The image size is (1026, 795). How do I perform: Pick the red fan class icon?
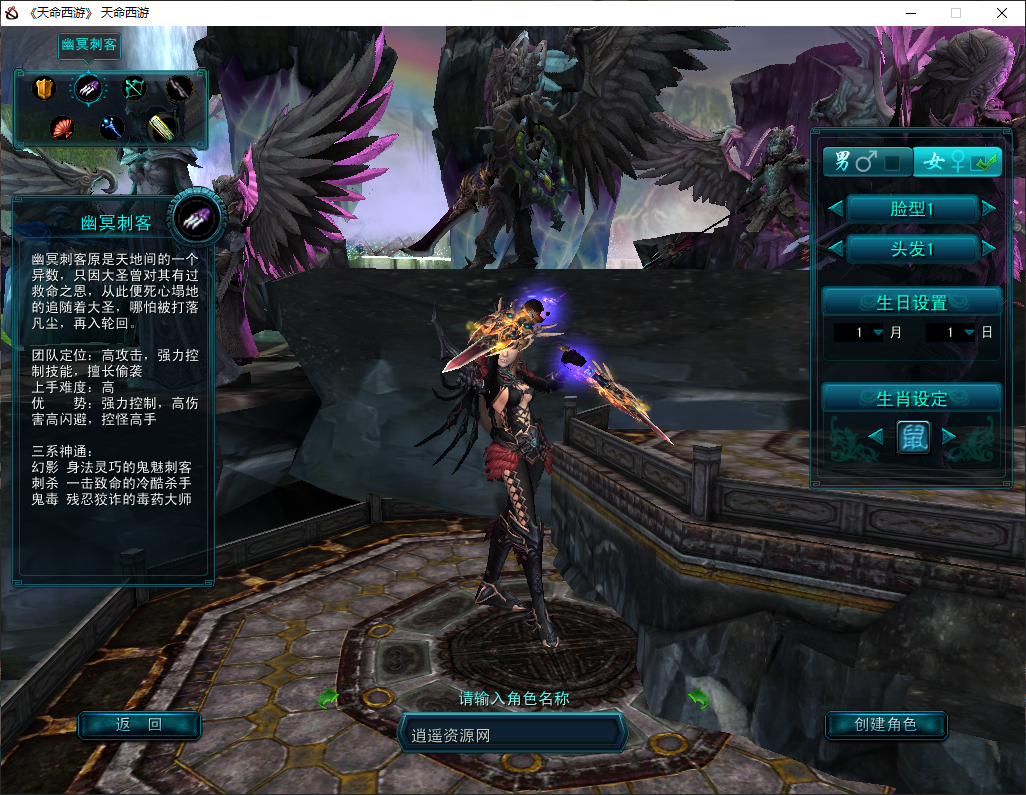click(62, 128)
